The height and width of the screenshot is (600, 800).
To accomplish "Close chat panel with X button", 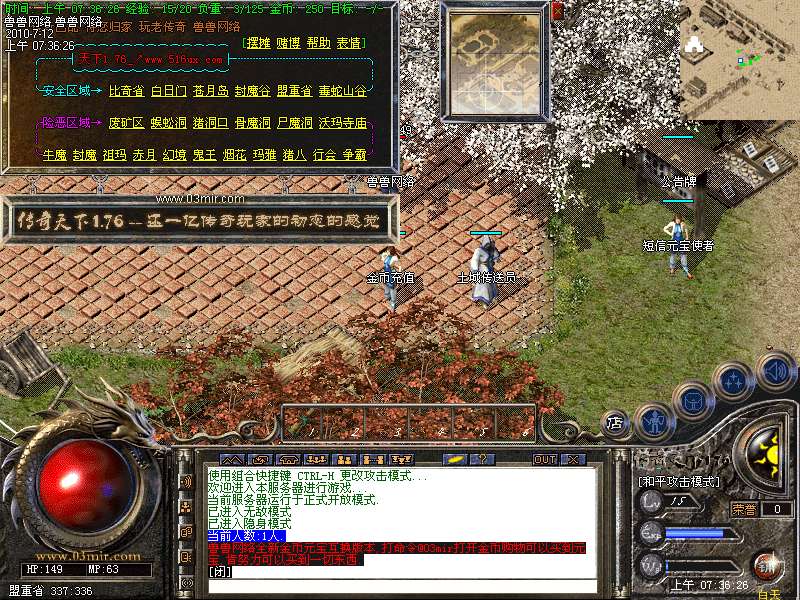I will click(x=573, y=459).
